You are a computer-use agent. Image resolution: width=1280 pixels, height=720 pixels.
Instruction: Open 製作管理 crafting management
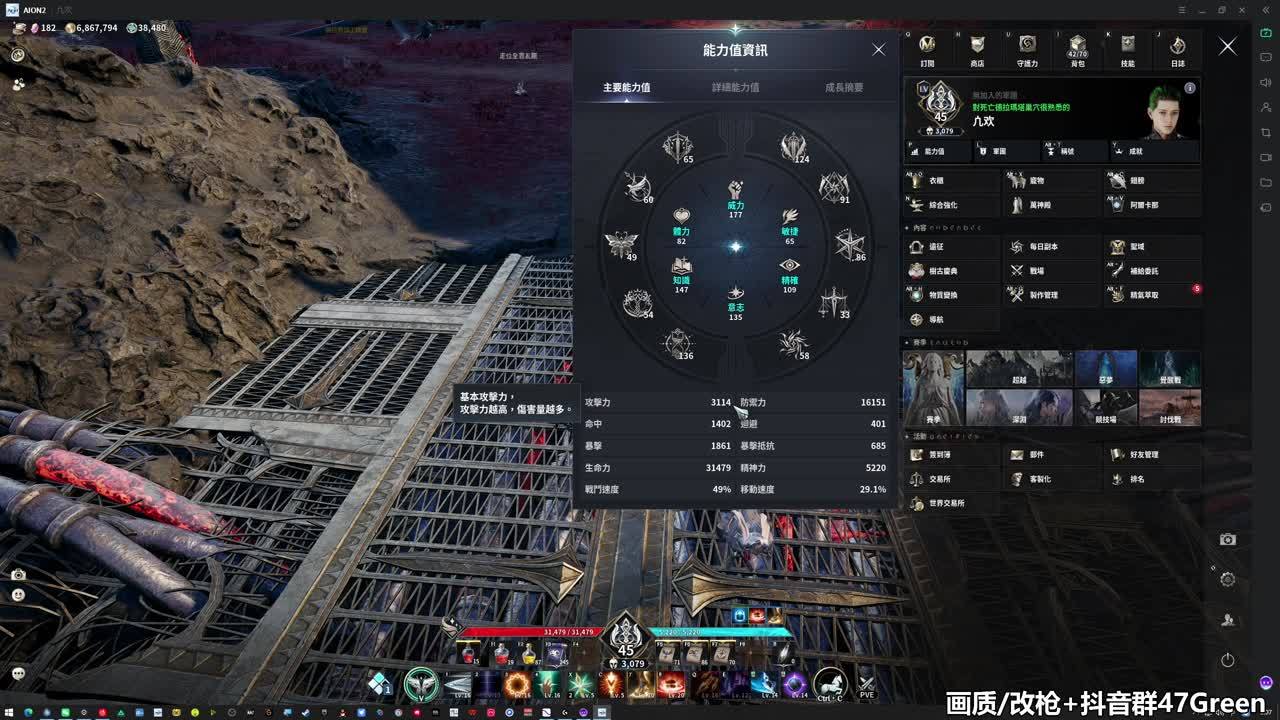pos(1050,295)
